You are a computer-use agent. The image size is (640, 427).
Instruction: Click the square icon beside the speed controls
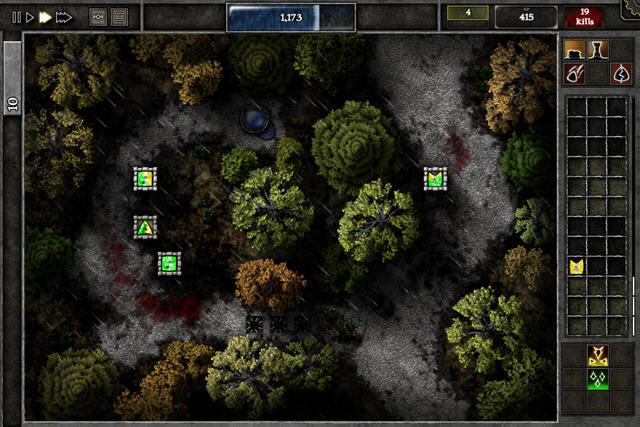click(98, 17)
